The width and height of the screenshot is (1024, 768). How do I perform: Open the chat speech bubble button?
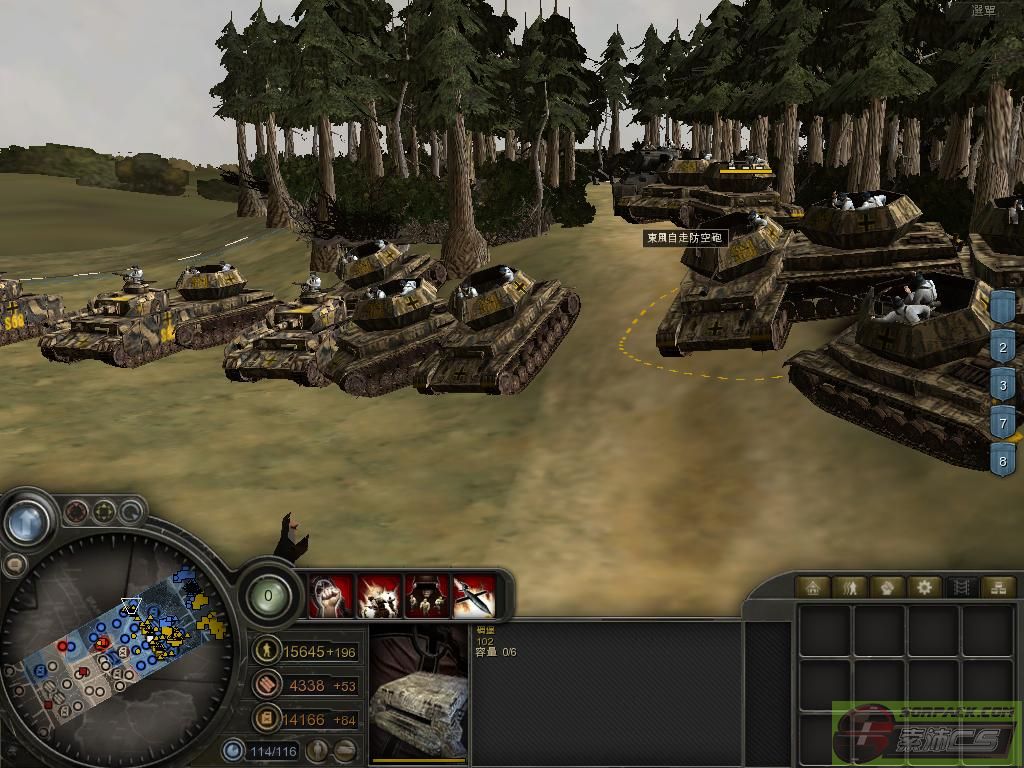tap(15, 565)
